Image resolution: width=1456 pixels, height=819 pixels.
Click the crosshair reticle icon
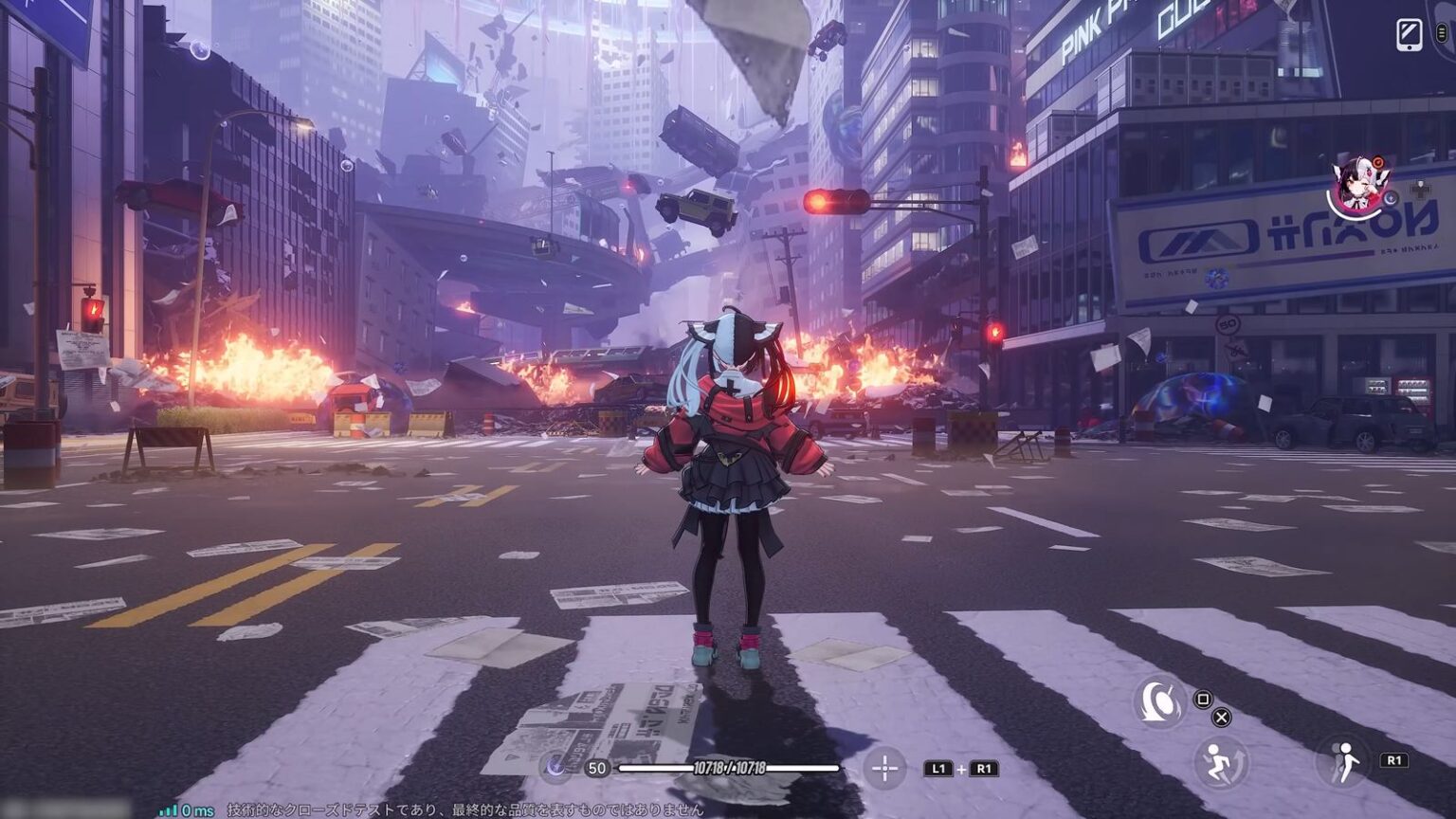click(x=884, y=768)
